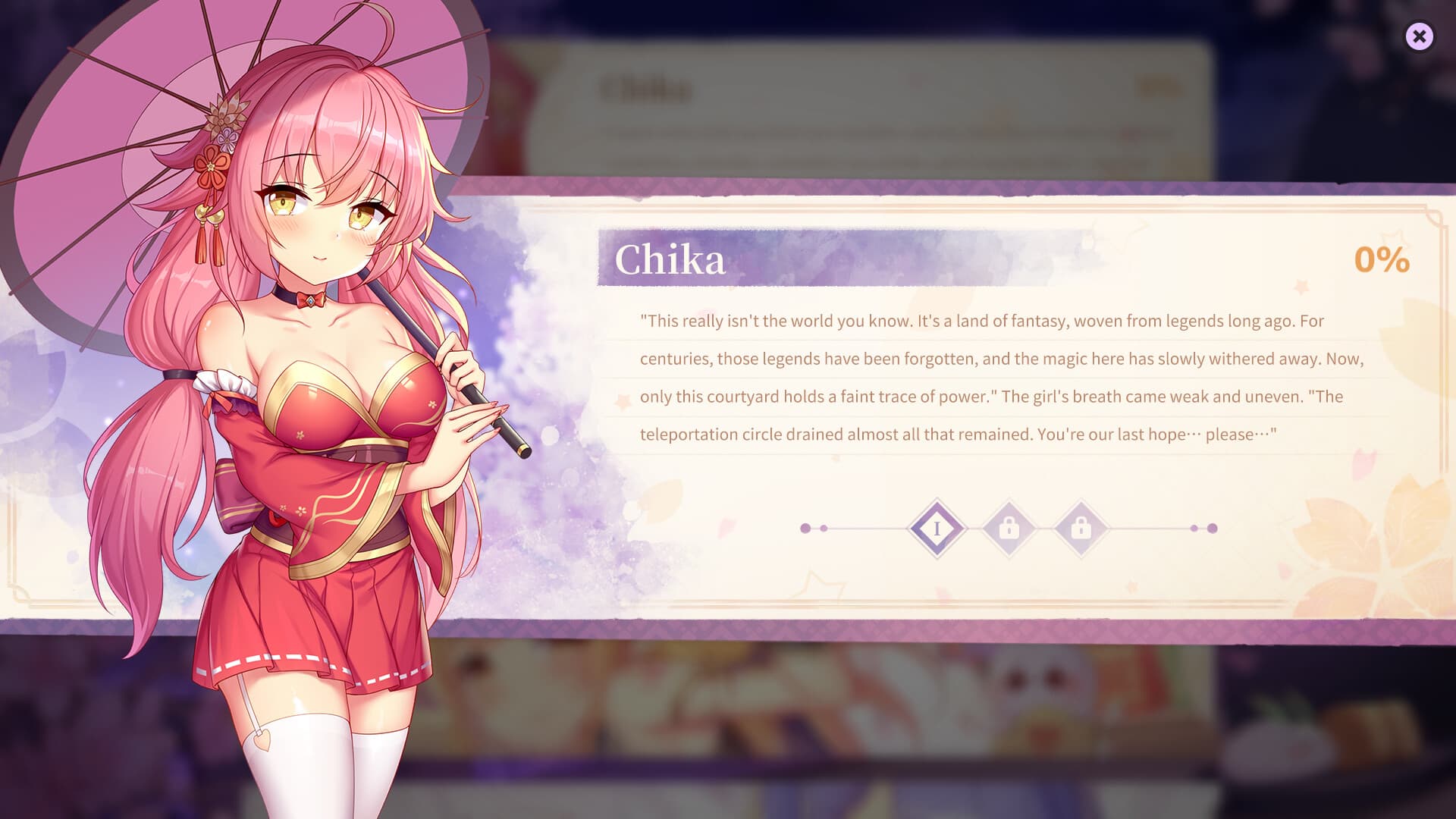Click the leftmost large dot on the chapter timeline
This screenshot has height=819, width=1456.
805,526
